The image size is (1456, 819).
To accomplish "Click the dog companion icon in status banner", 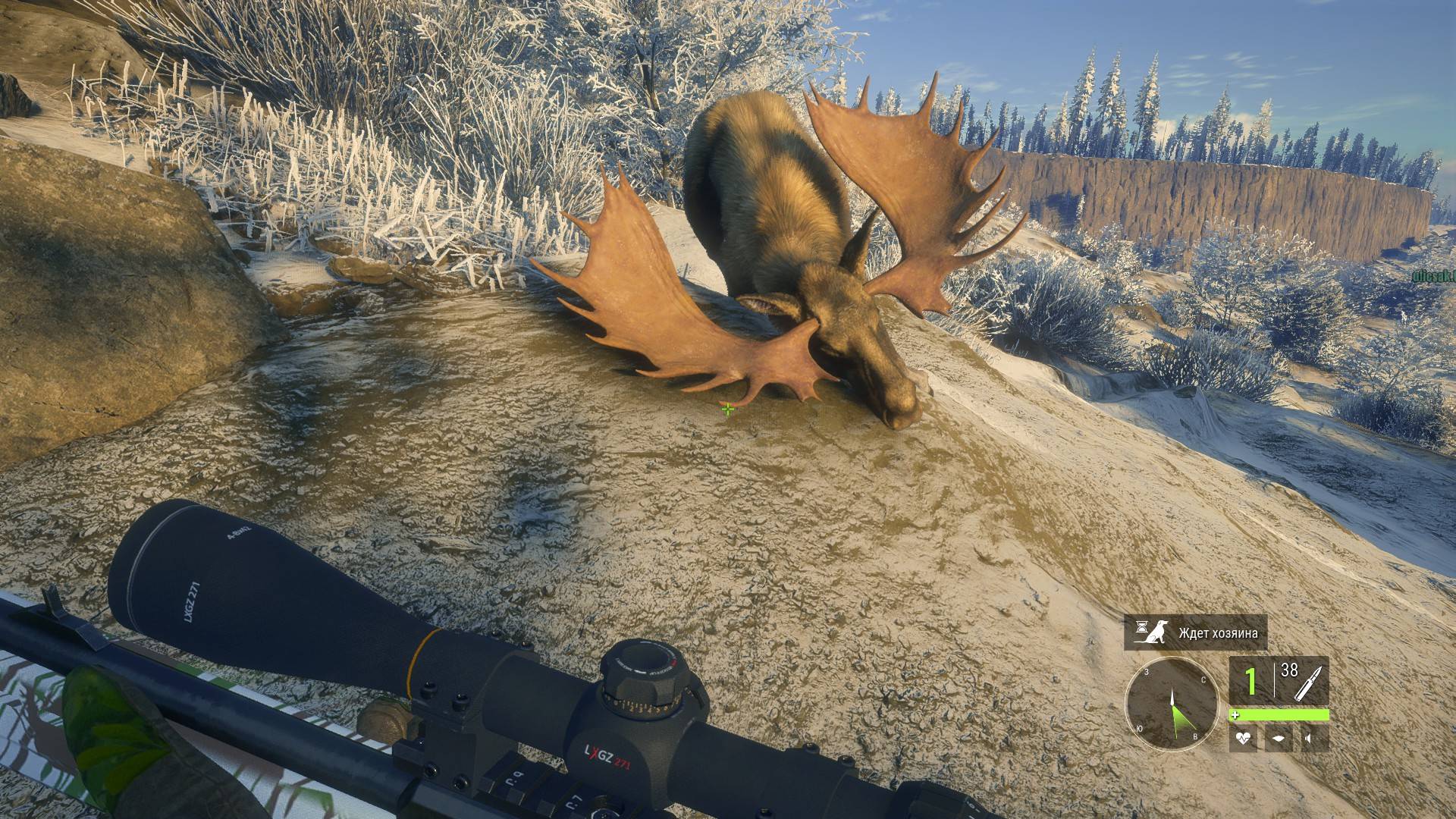I will (1156, 633).
